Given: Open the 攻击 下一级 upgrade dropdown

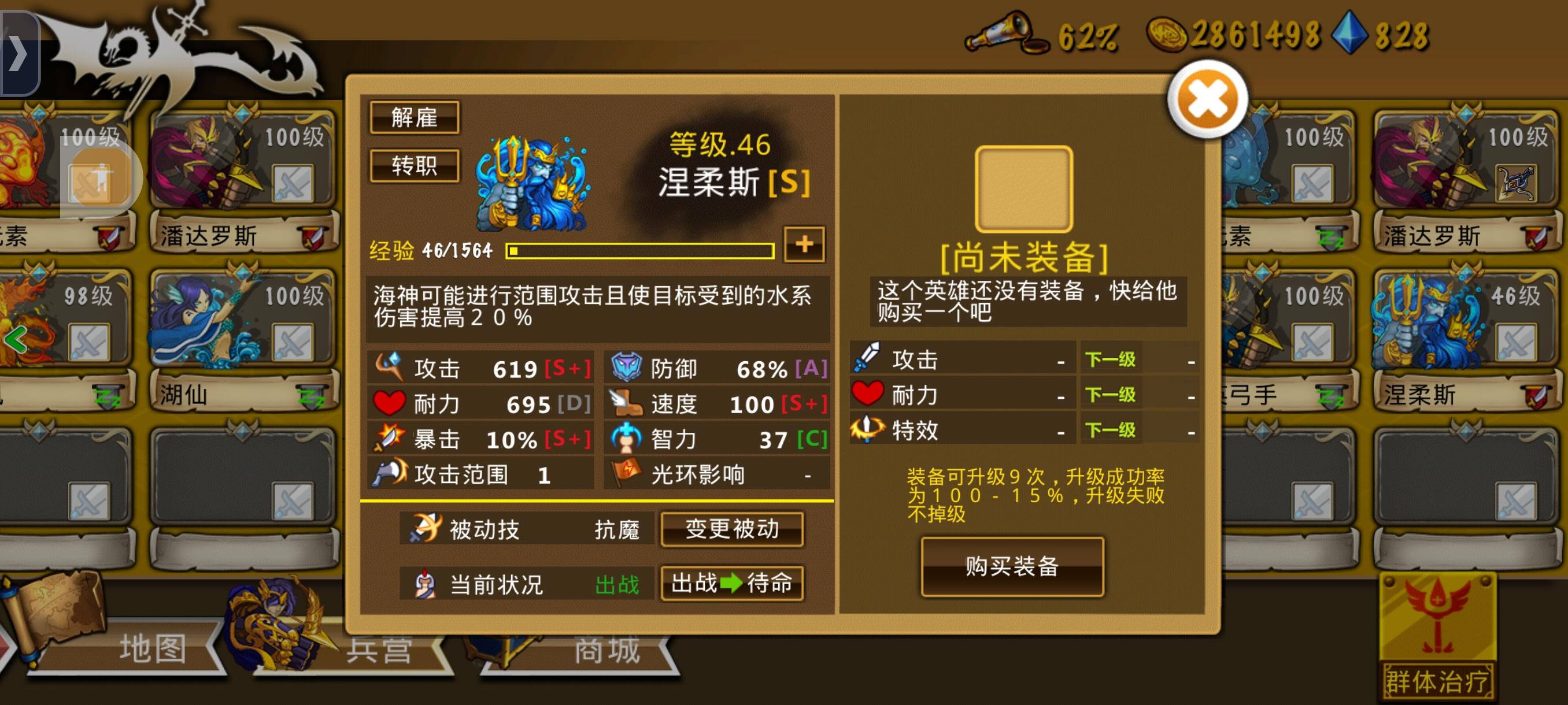Looking at the screenshot, I should (x=1111, y=359).
